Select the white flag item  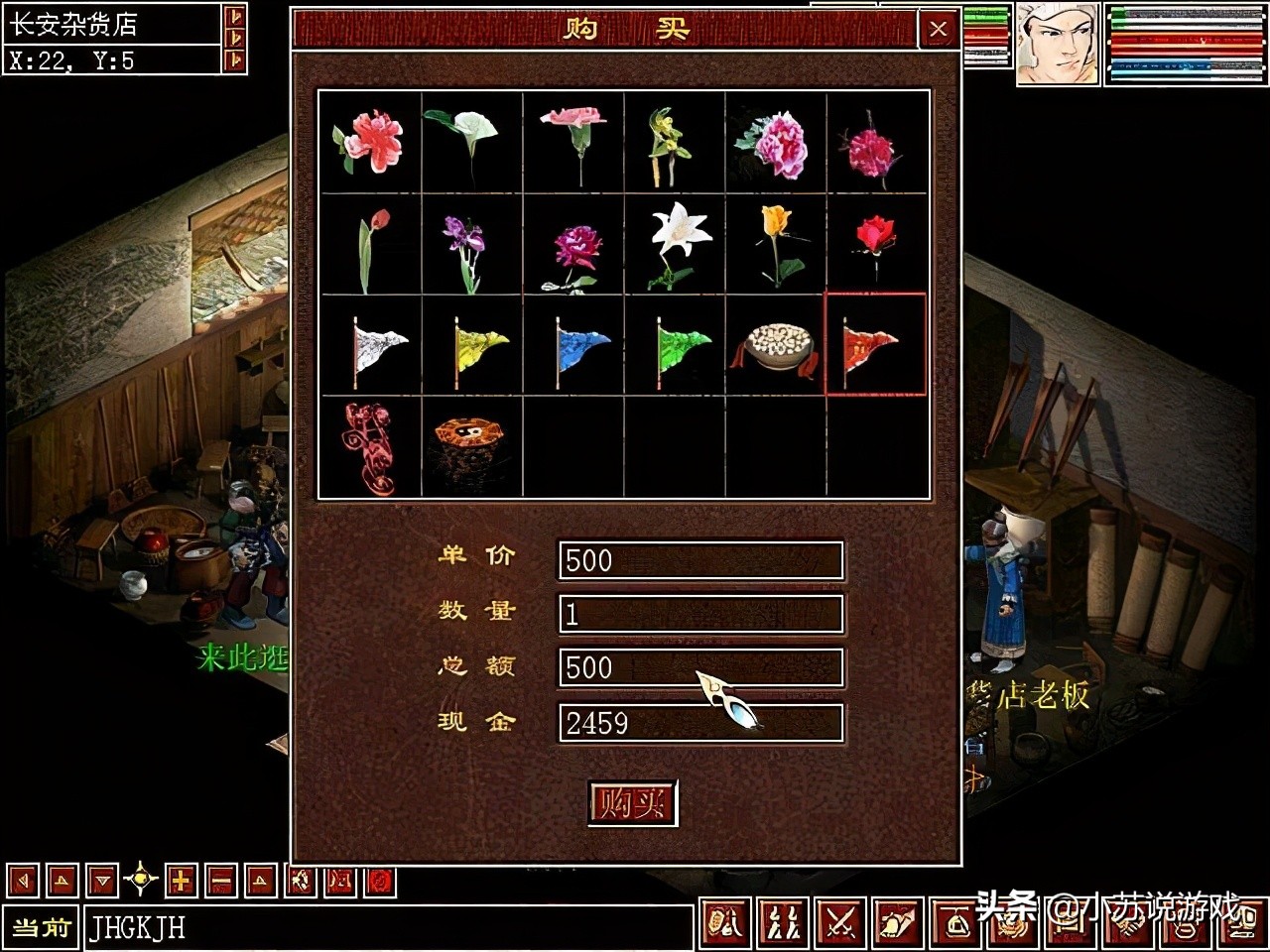[371, 346]
